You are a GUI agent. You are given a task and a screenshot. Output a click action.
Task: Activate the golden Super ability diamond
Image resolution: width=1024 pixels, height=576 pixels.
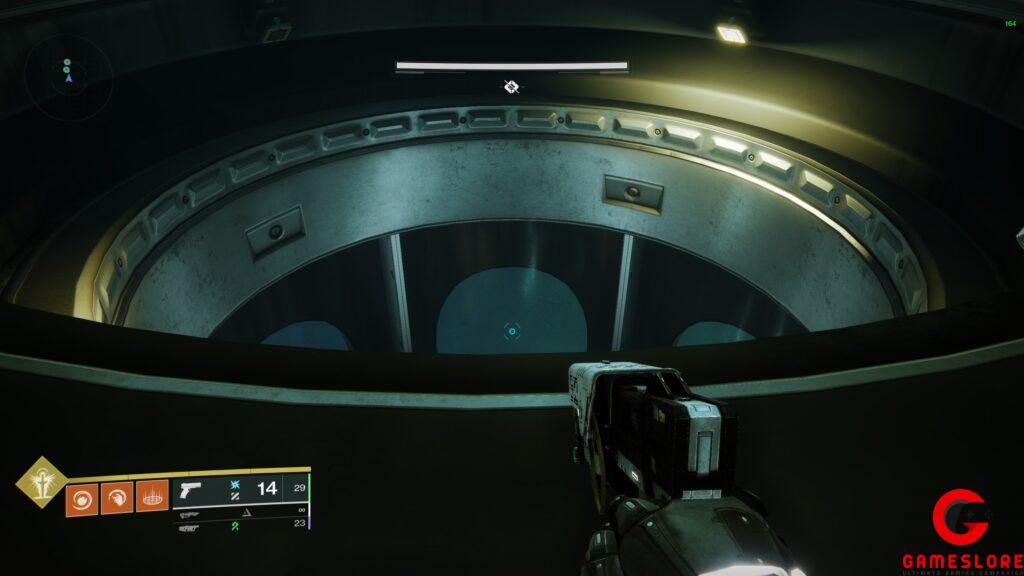[x=41, y=483]
